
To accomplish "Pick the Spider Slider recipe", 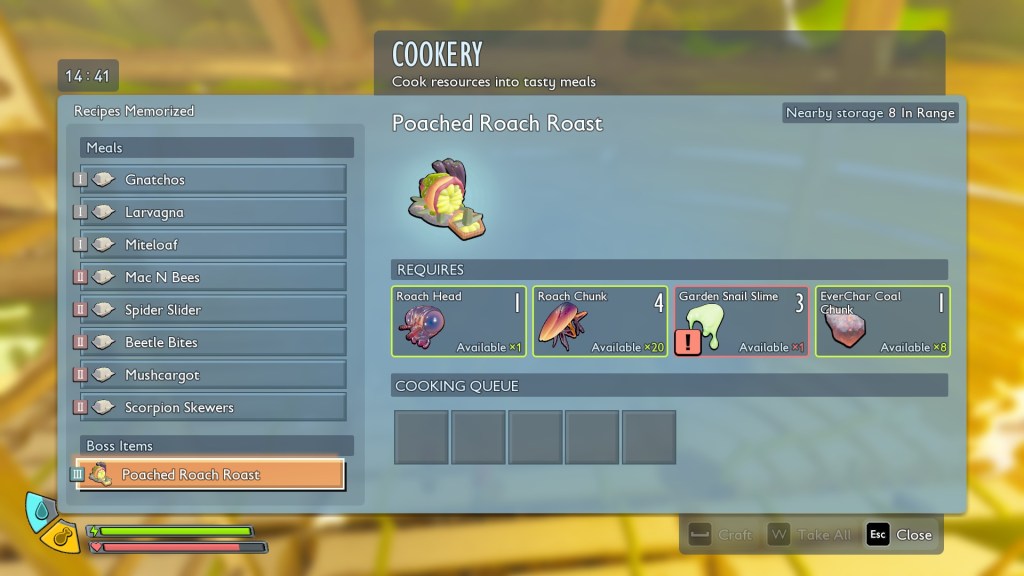I will coord(213,310).
